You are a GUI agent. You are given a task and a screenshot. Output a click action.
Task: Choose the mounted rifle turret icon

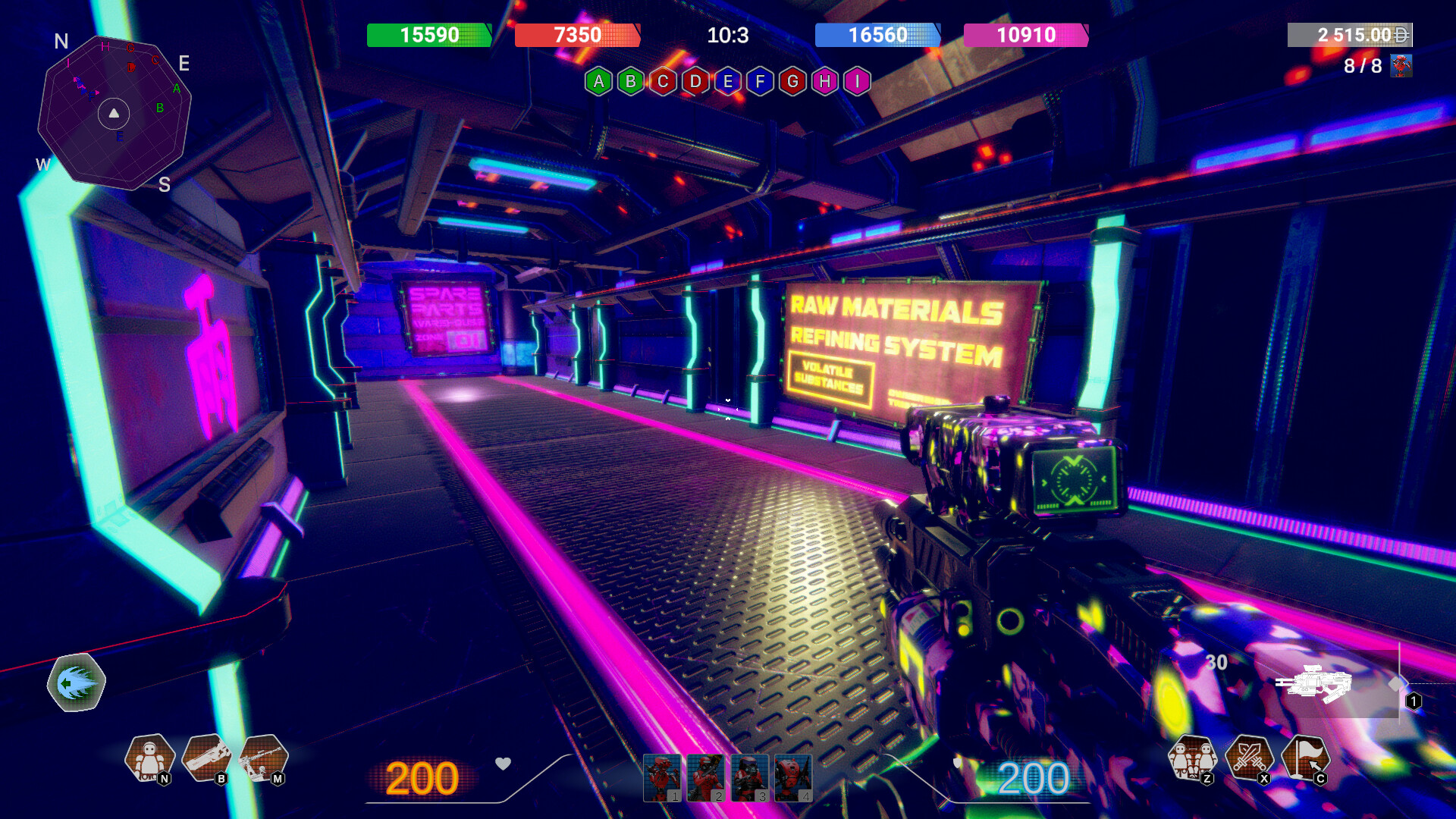262,758
